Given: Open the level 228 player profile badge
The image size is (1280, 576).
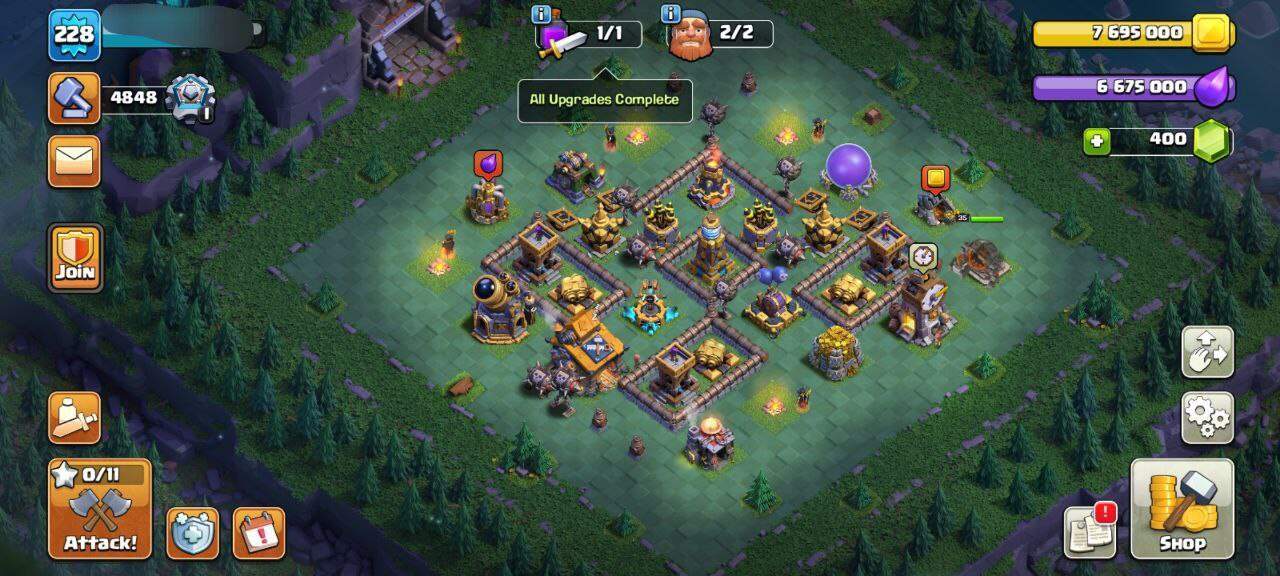Looking at the screenshot, I should point(74,35).
